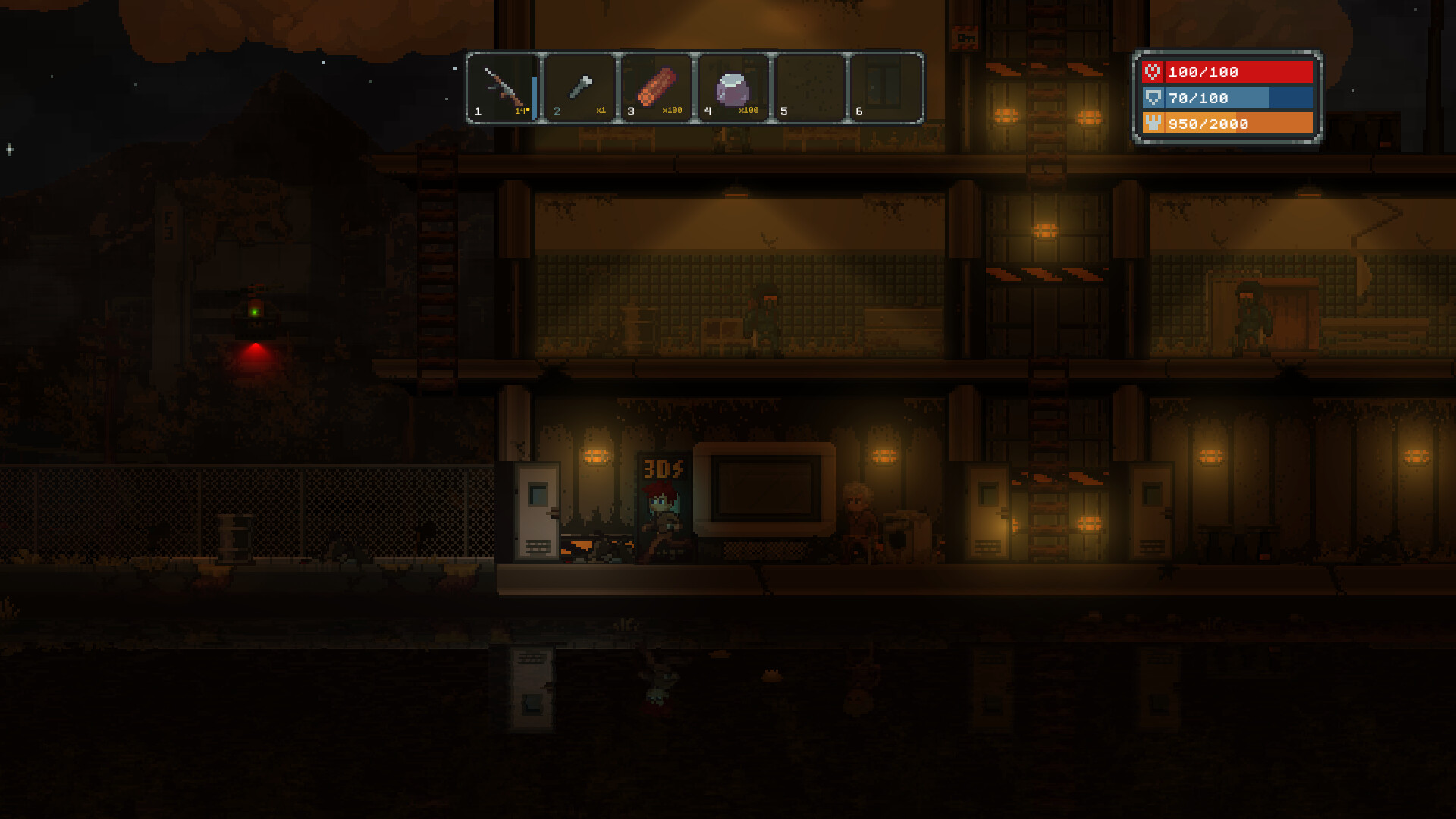
Task: Click the ammo counter showing 14 in slot 1
Action: (x=521, y=111)
